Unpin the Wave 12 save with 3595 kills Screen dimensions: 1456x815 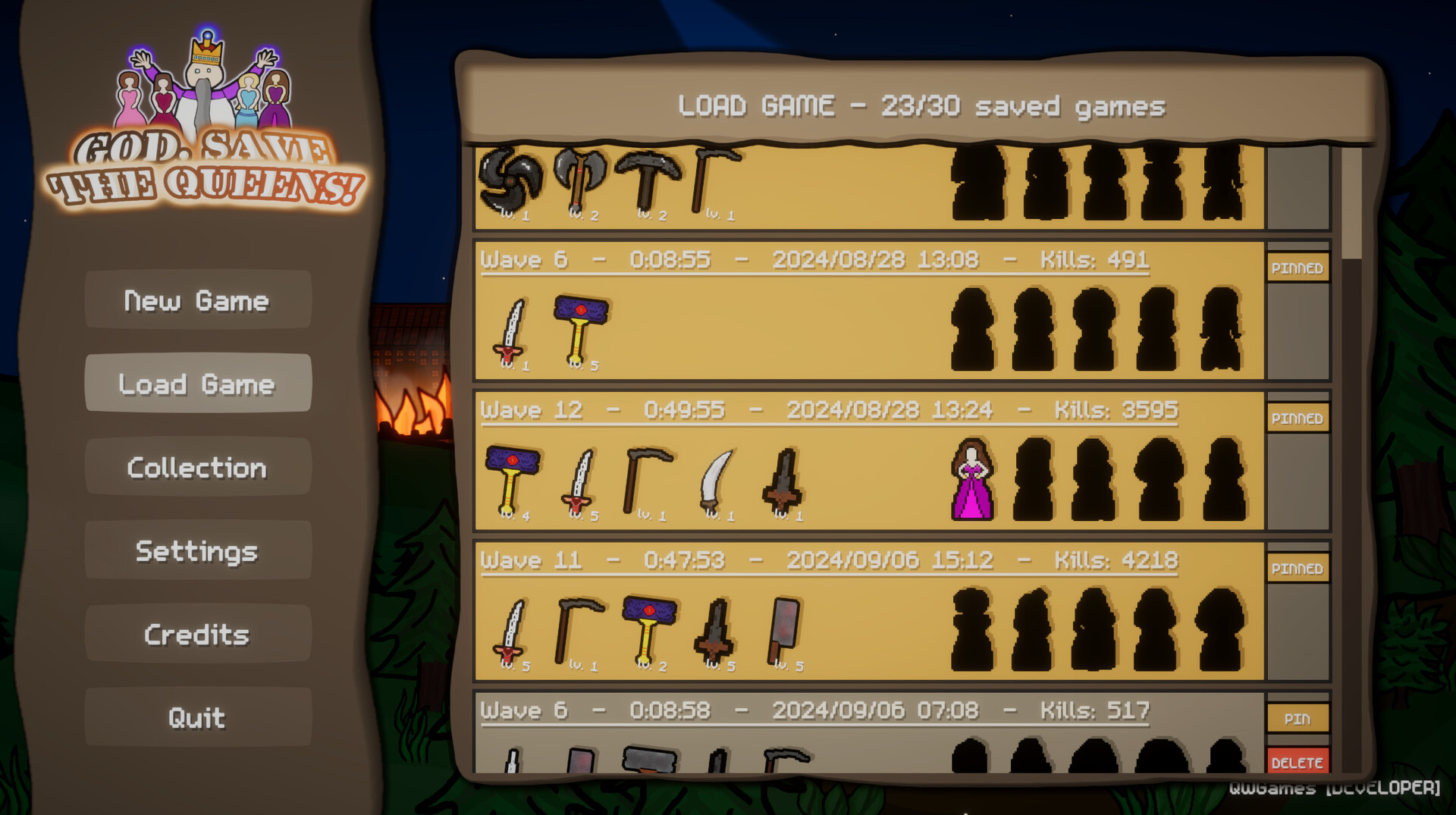coord(1298,418)
